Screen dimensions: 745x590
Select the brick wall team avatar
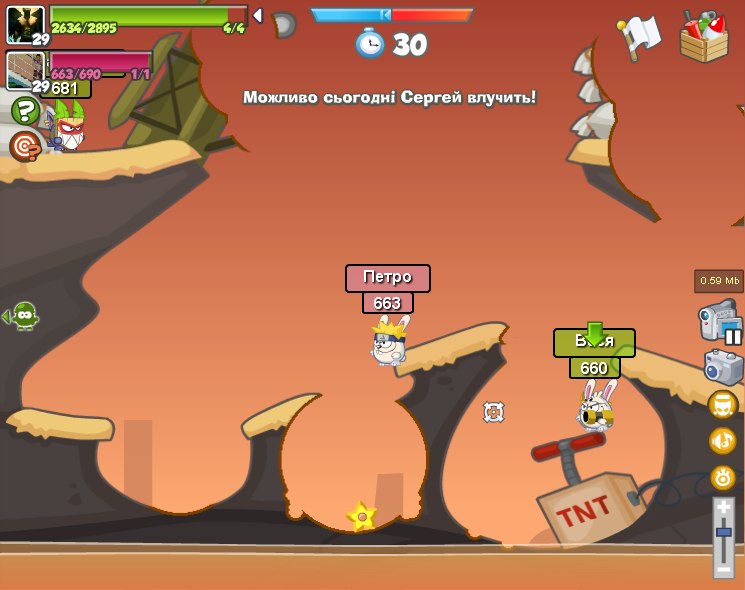coord(25,70)
